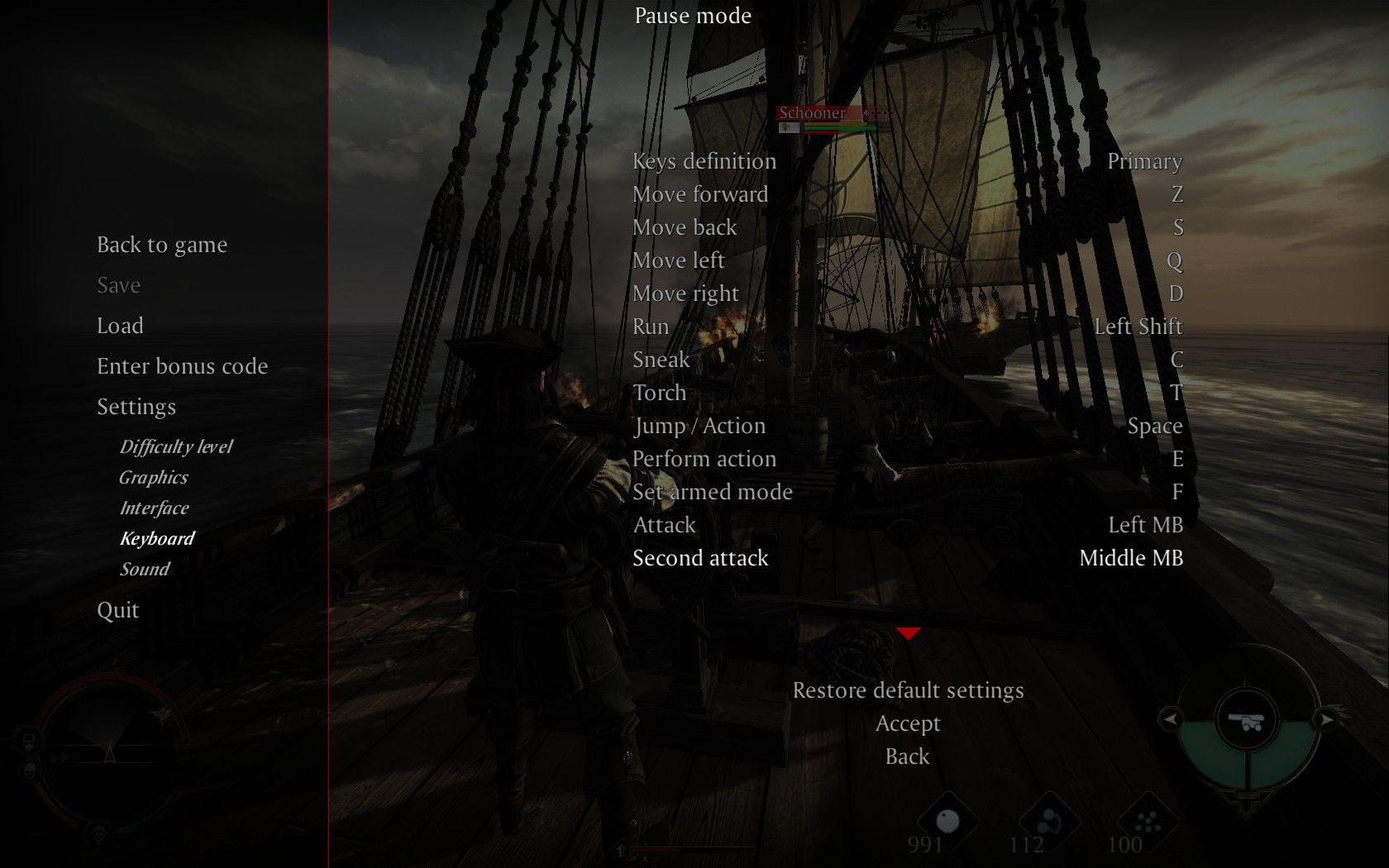Choose Enter bonus code

[182, 366]
